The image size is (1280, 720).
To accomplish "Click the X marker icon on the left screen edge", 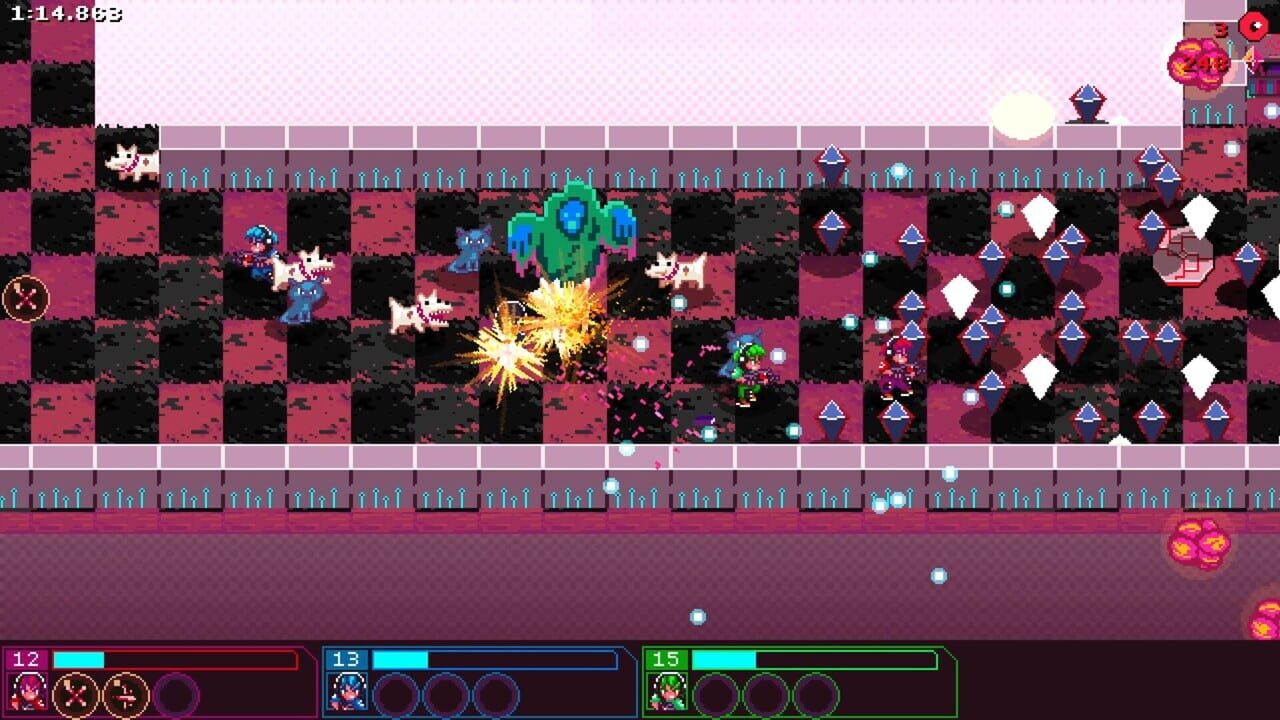I will click(x=27, y=295).
